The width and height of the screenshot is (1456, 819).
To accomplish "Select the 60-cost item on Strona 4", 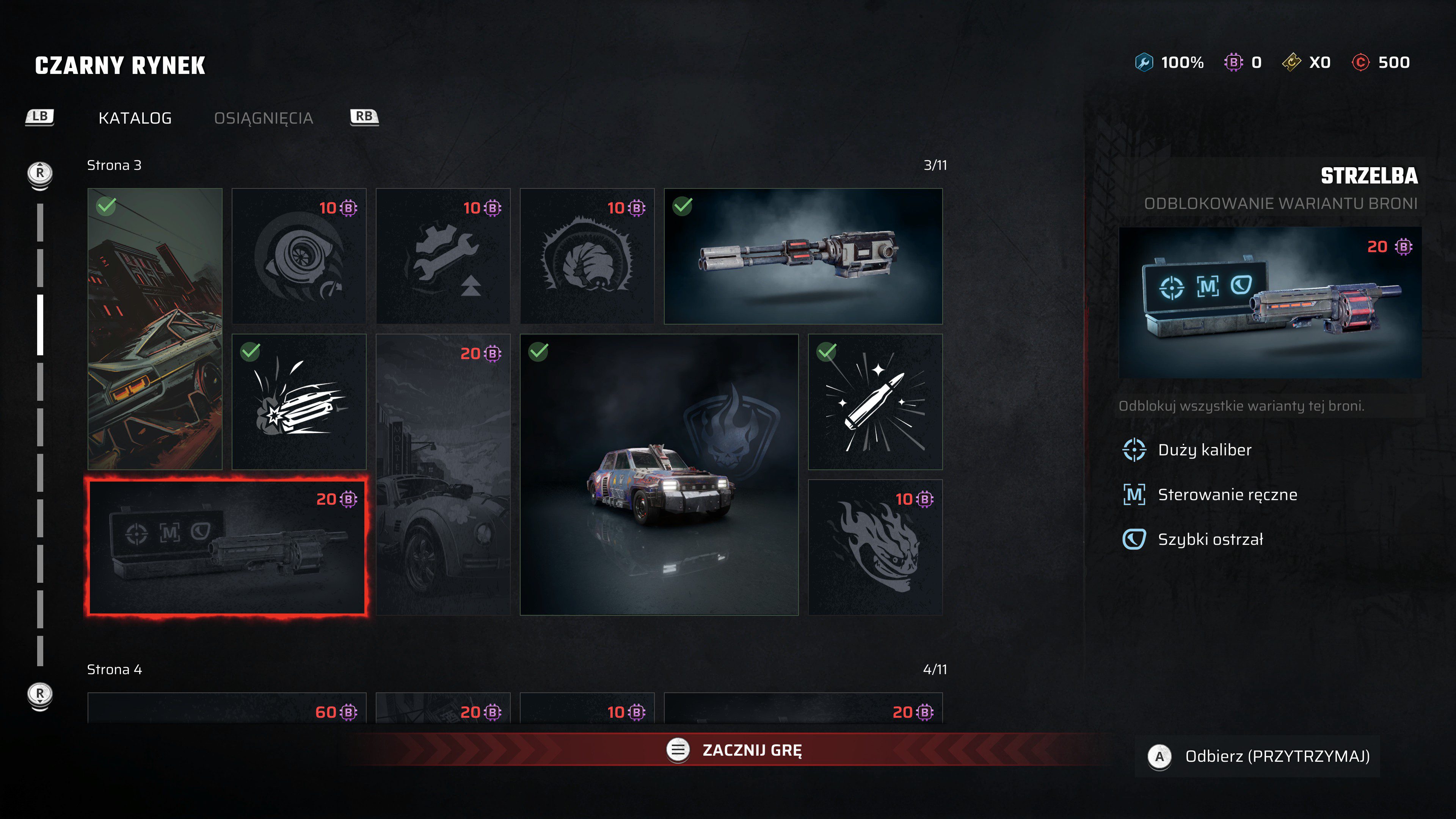I will [227, 709].
